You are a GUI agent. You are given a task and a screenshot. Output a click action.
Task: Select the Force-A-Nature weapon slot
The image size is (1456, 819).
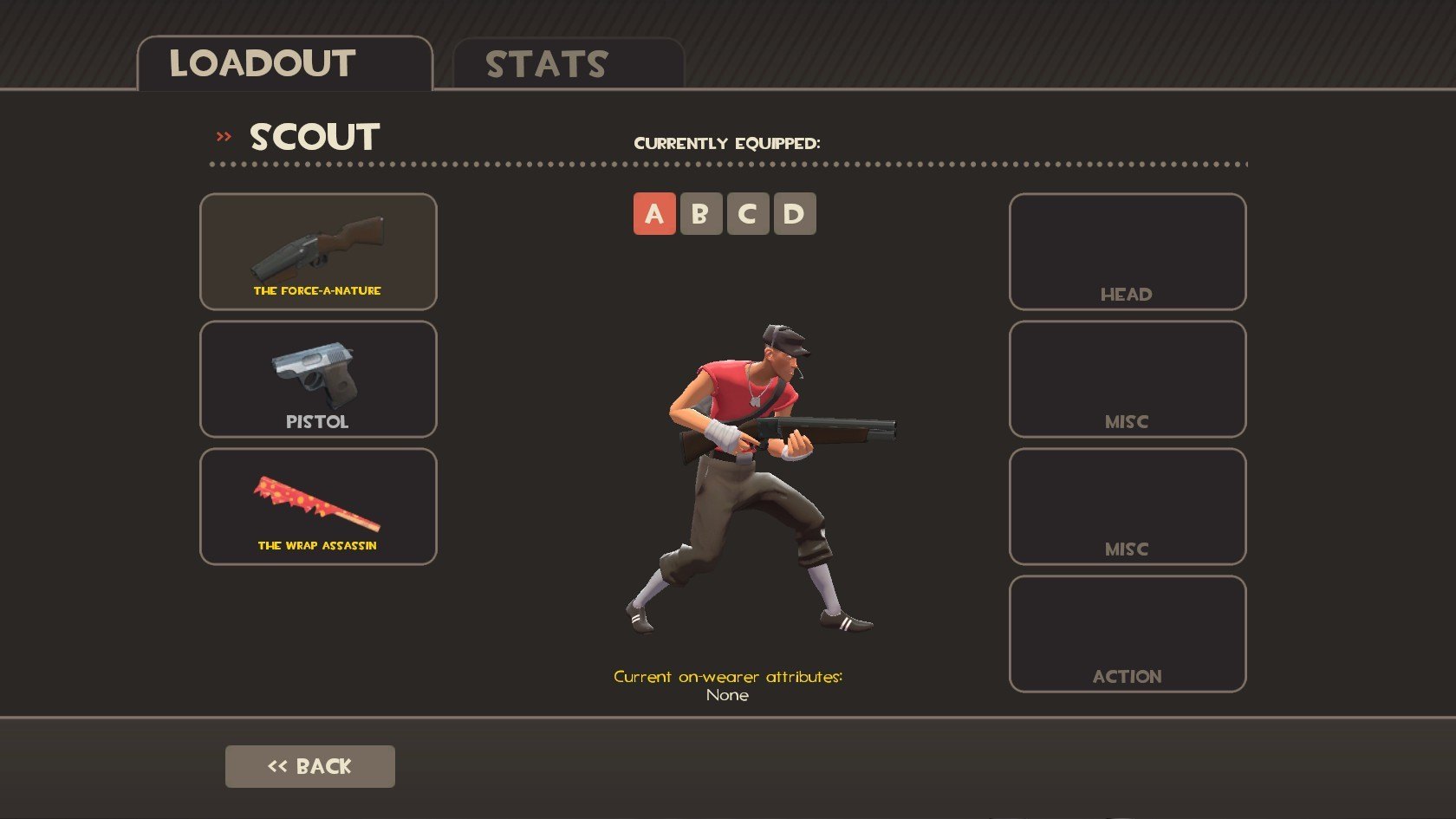point(318,251)
